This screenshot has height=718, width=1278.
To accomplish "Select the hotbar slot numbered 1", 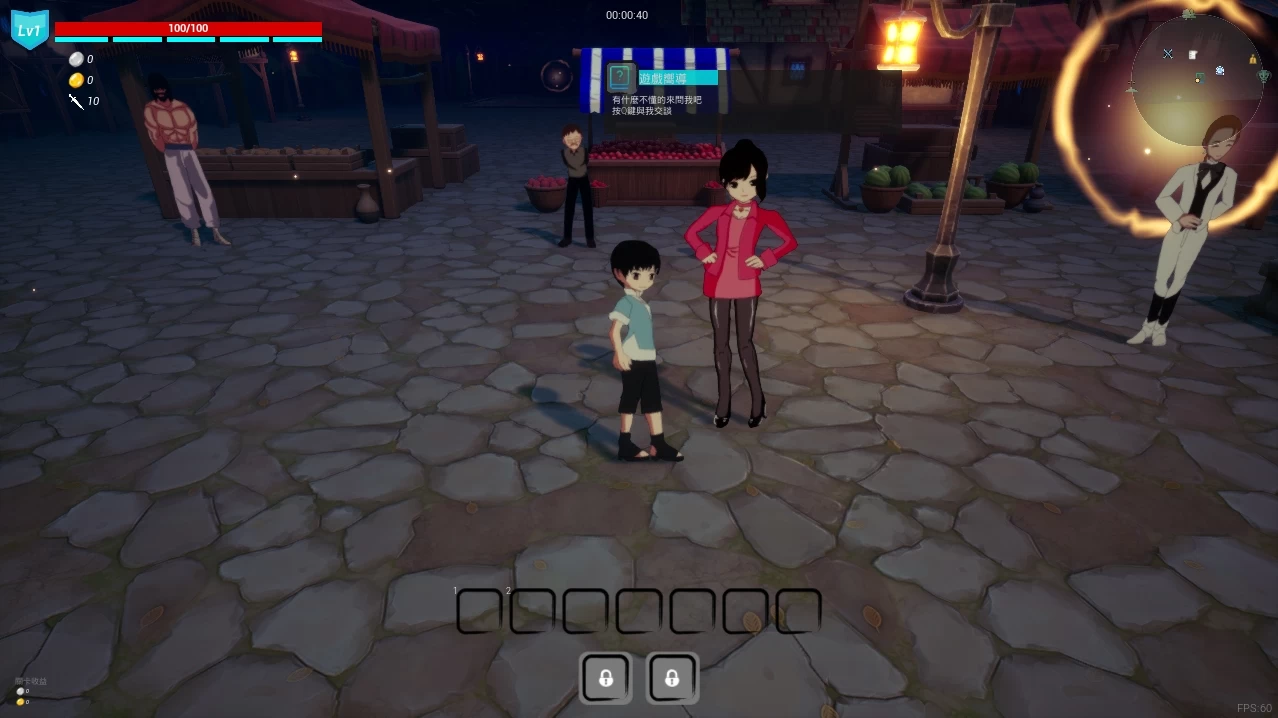I will coord(479,611).
